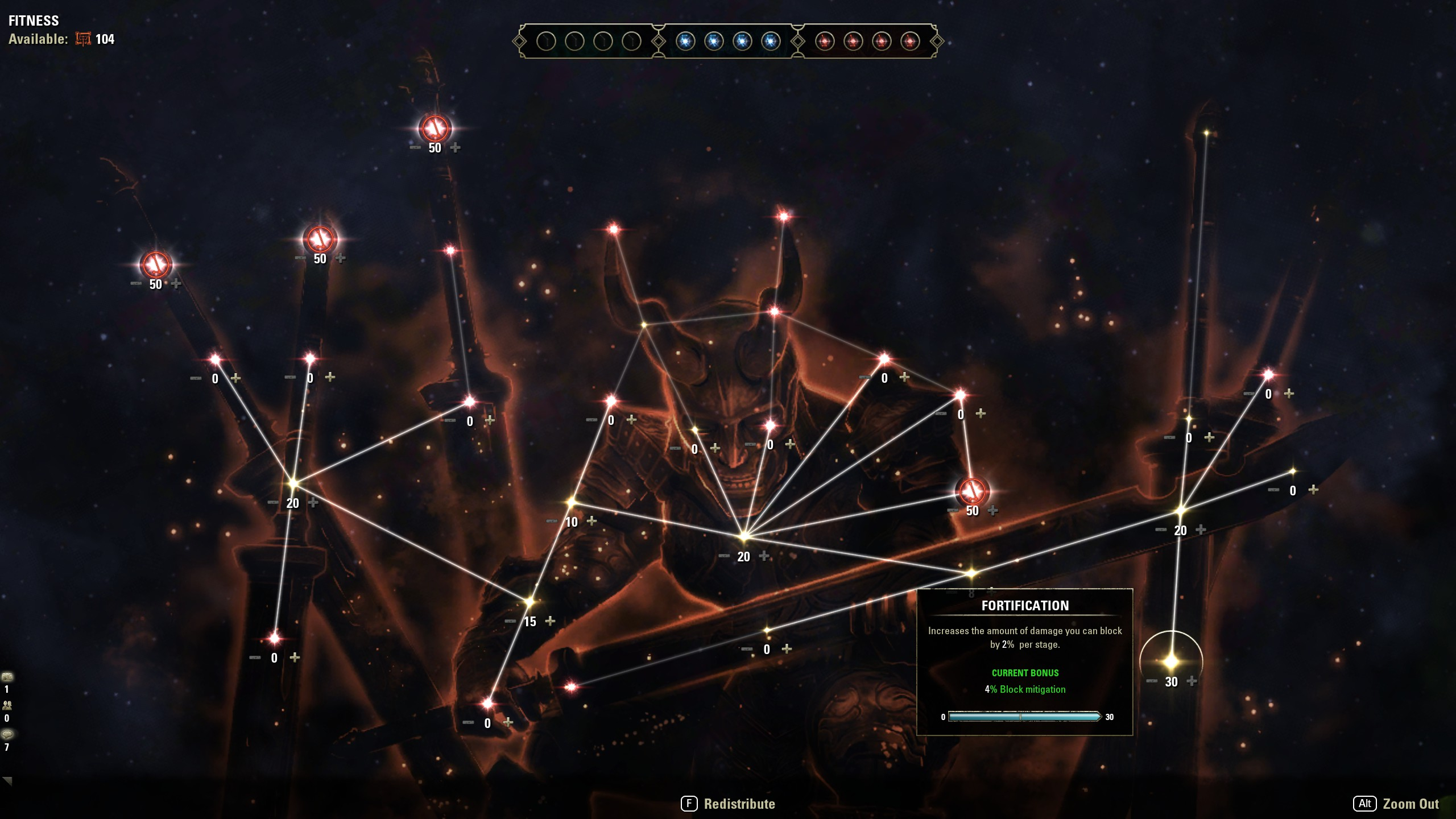Select the star node with 15 points
This screenshot has height=819, width=1456.
pyautogui.click(x=530, y=601)
